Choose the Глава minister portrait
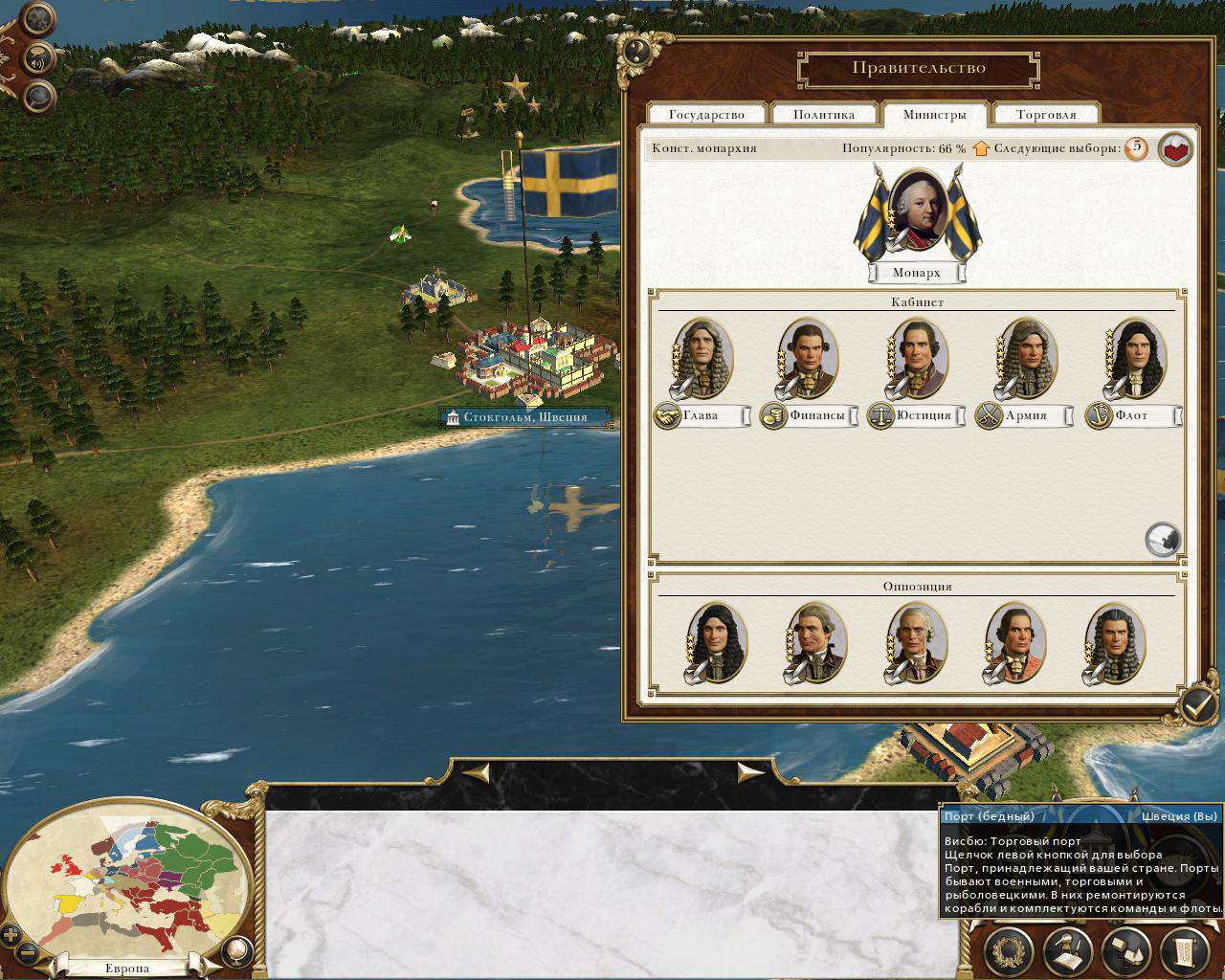1225x980 pixels. pos(703,357)
